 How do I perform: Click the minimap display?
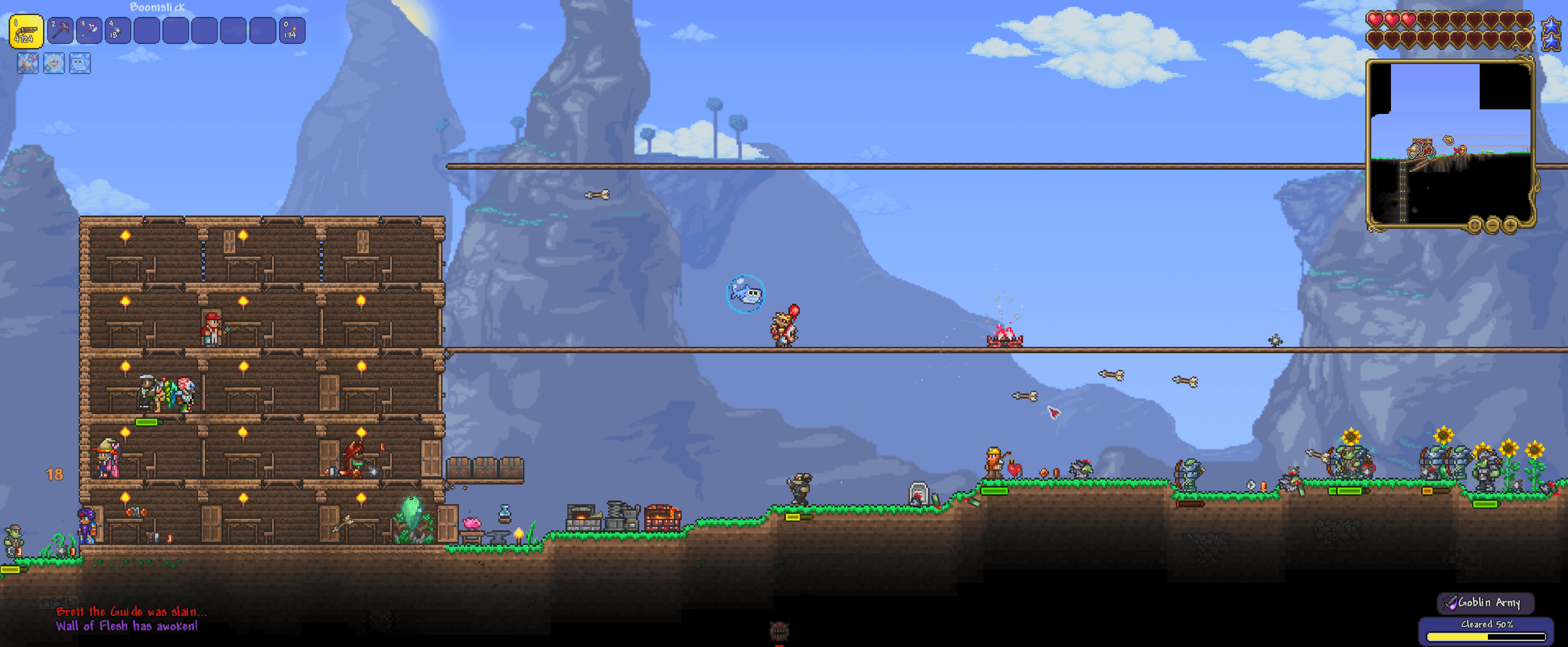[x=1450, y=143]
